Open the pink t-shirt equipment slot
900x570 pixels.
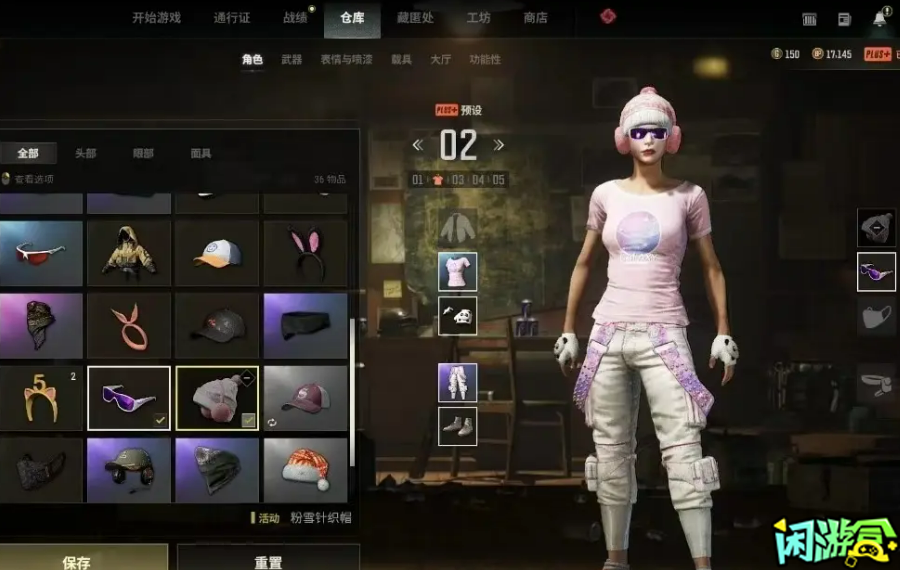pyautogui.click(x=457, y=271)
